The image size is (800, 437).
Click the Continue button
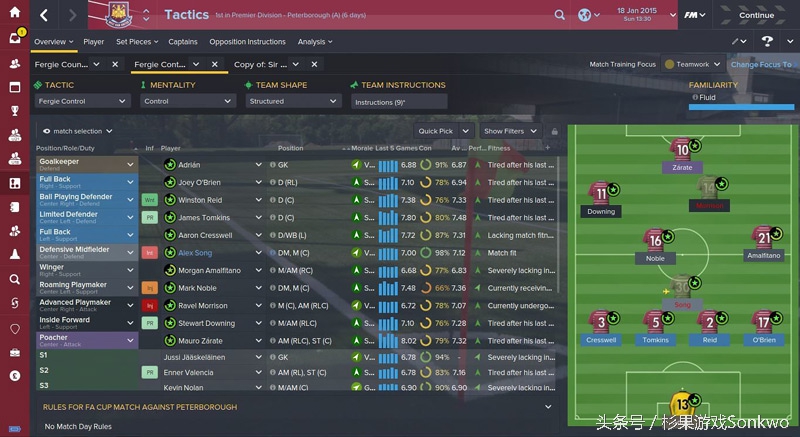point(755,15)
